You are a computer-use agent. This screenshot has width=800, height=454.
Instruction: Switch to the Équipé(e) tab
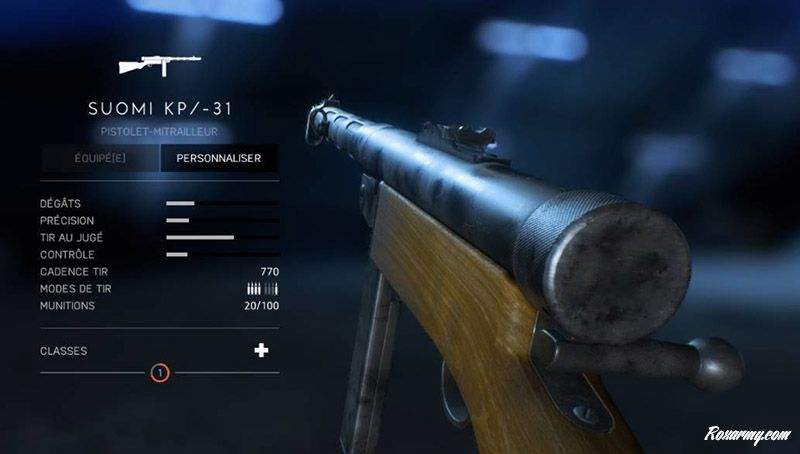100,158
